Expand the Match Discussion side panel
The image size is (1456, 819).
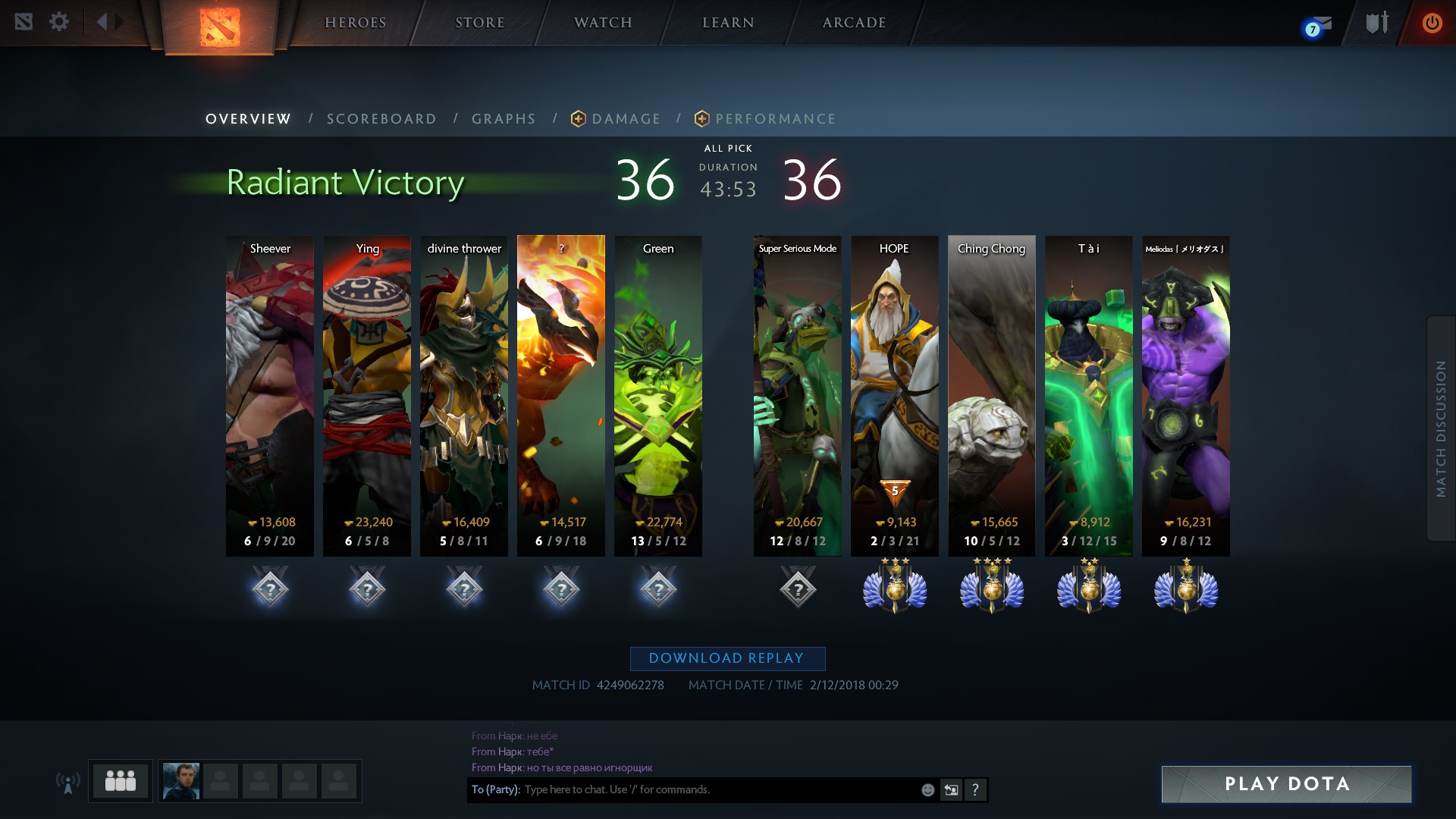pos(1441,428)
